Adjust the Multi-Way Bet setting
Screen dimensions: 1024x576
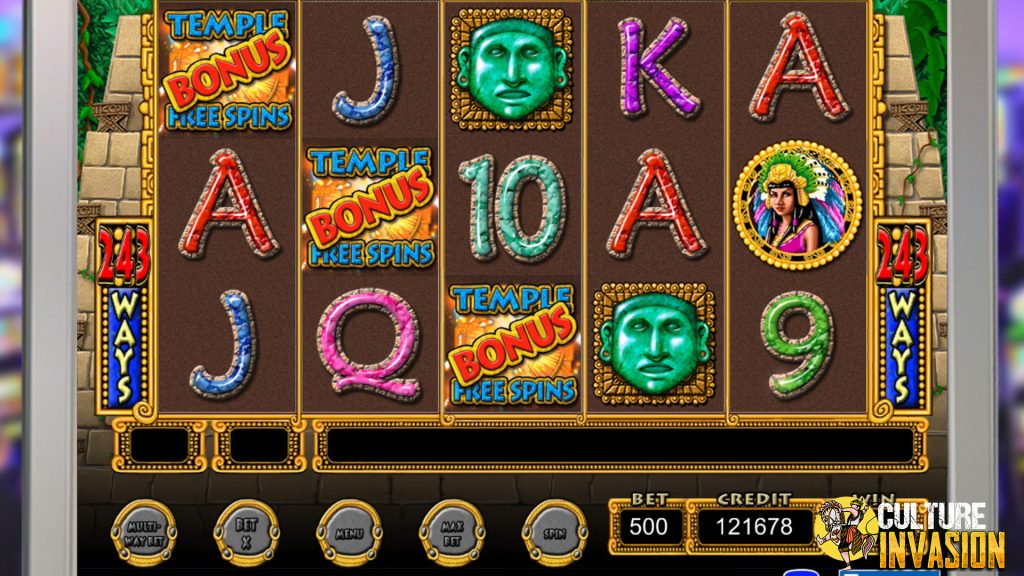click(x=144, y=533)
